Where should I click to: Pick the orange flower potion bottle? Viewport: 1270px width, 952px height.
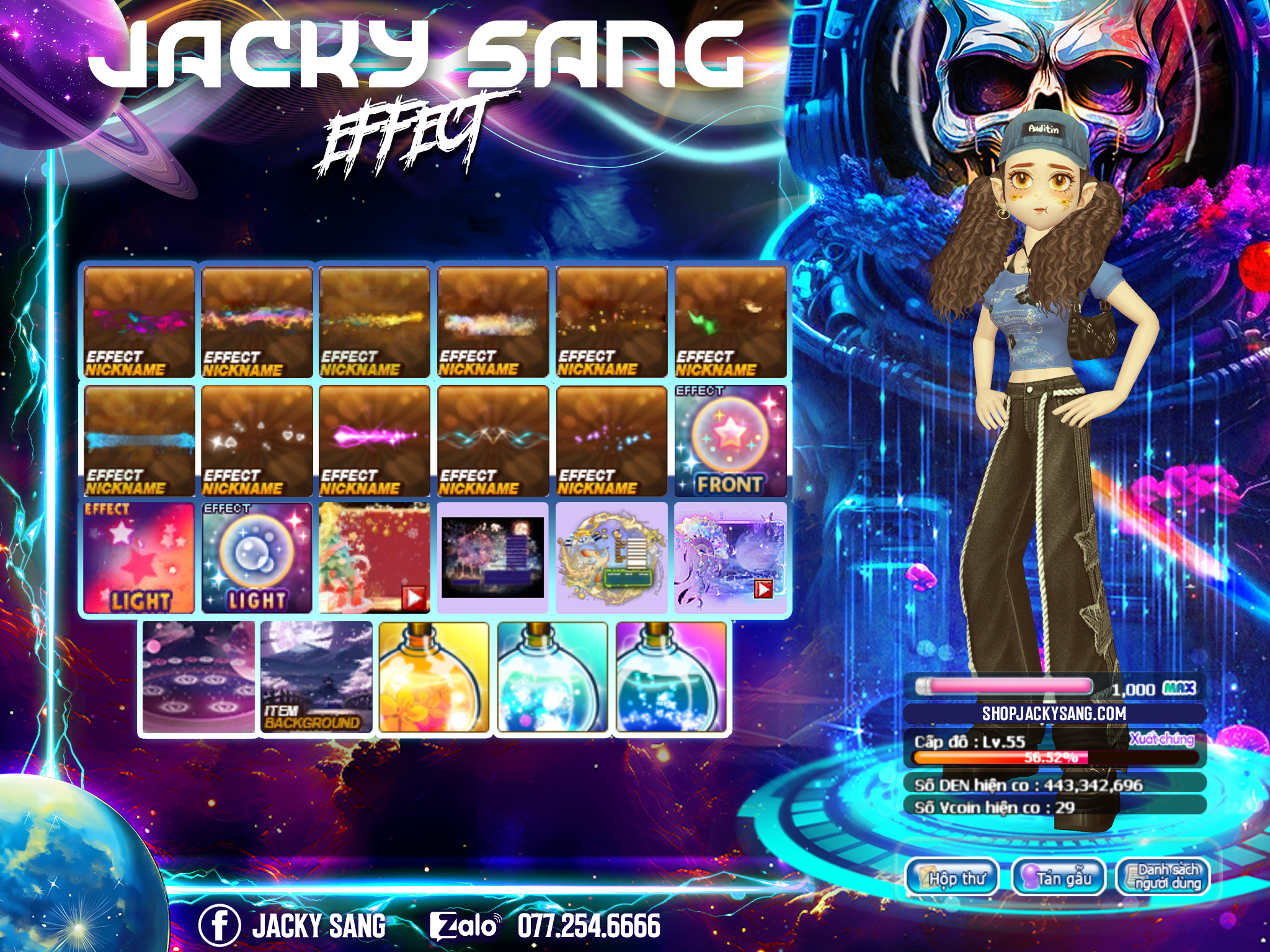[434, 677]
